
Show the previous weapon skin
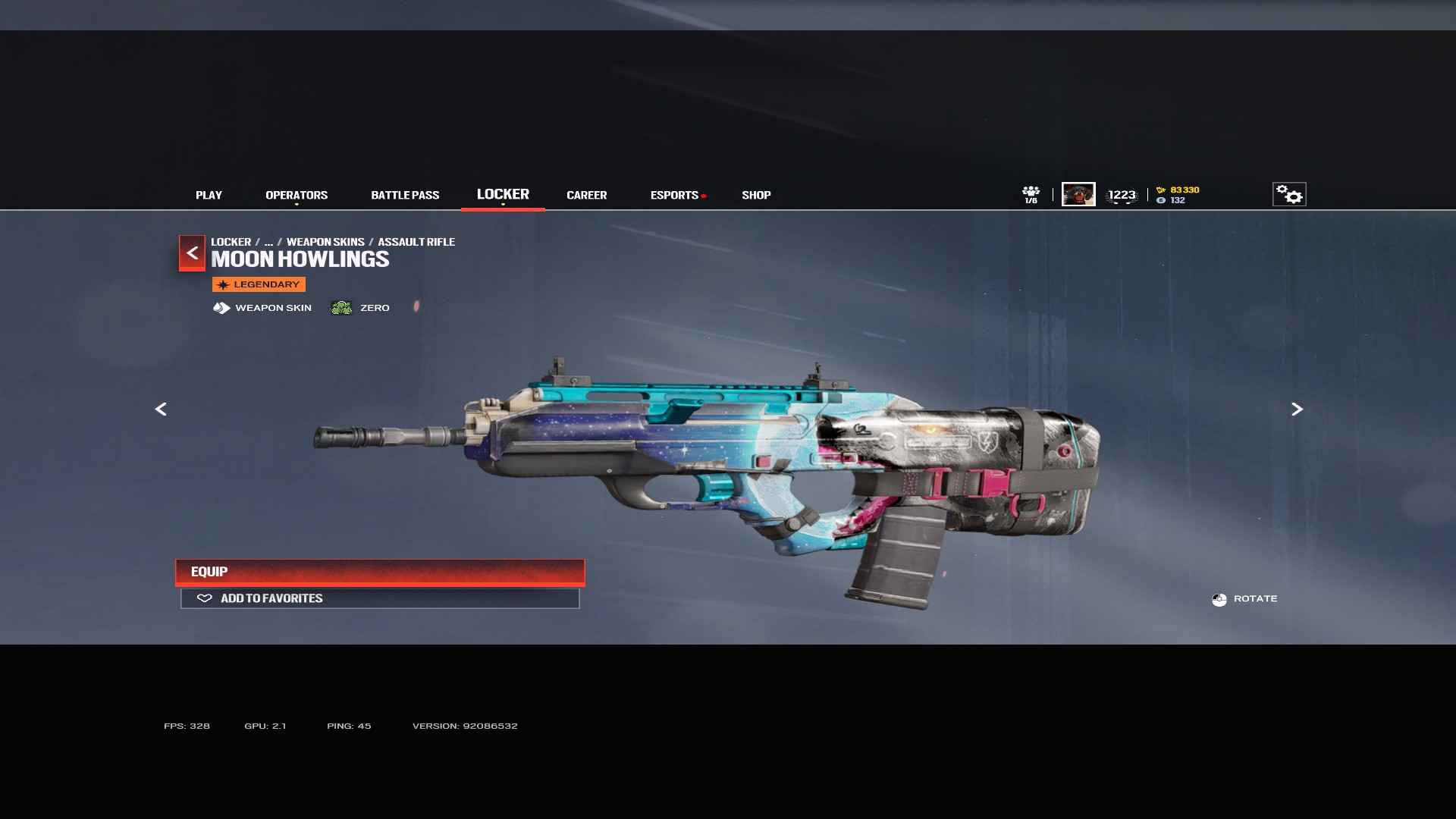[x=161, y=409]
